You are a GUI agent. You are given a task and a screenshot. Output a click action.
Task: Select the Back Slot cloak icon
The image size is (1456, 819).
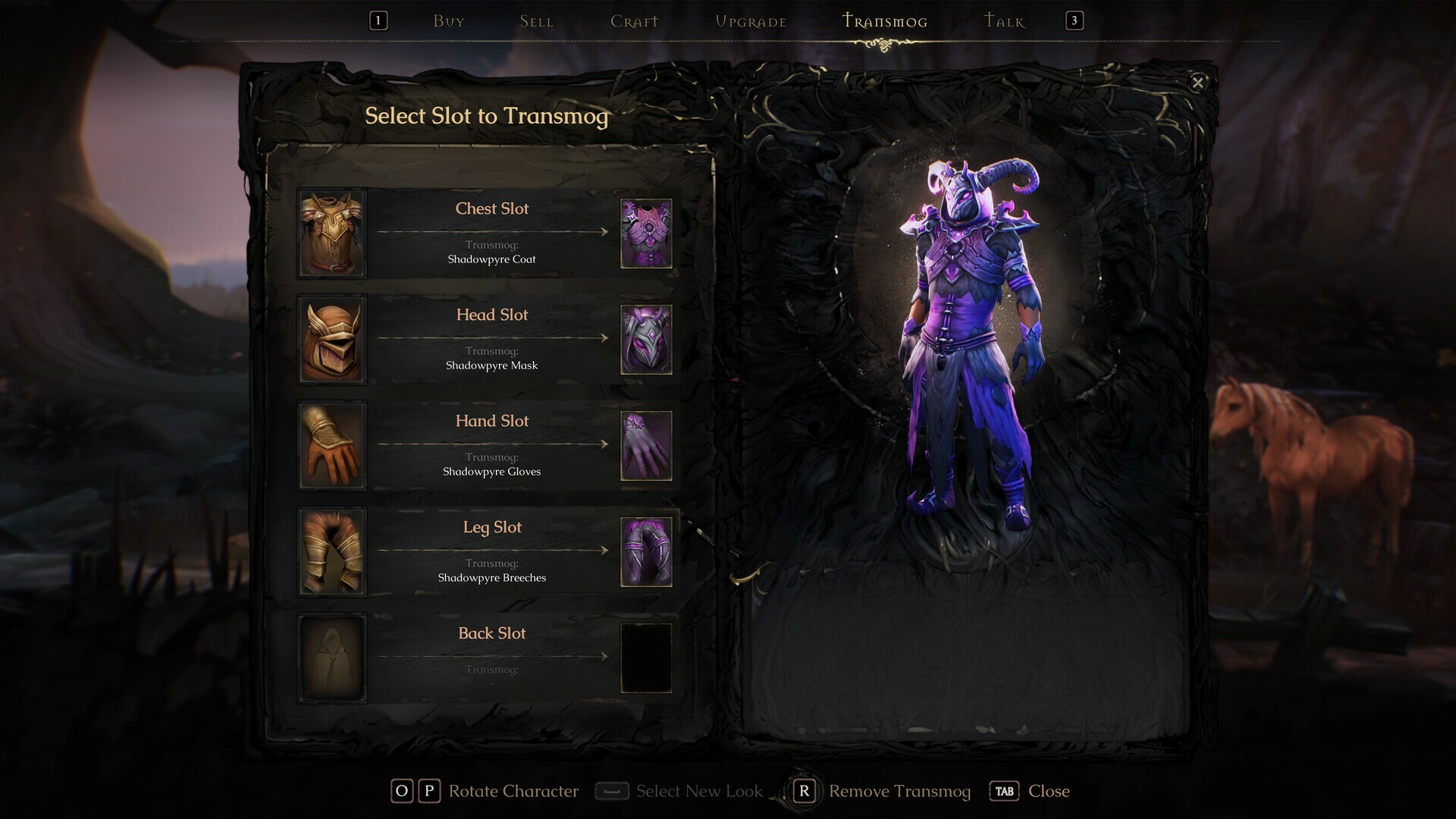(x=332, y=657)
